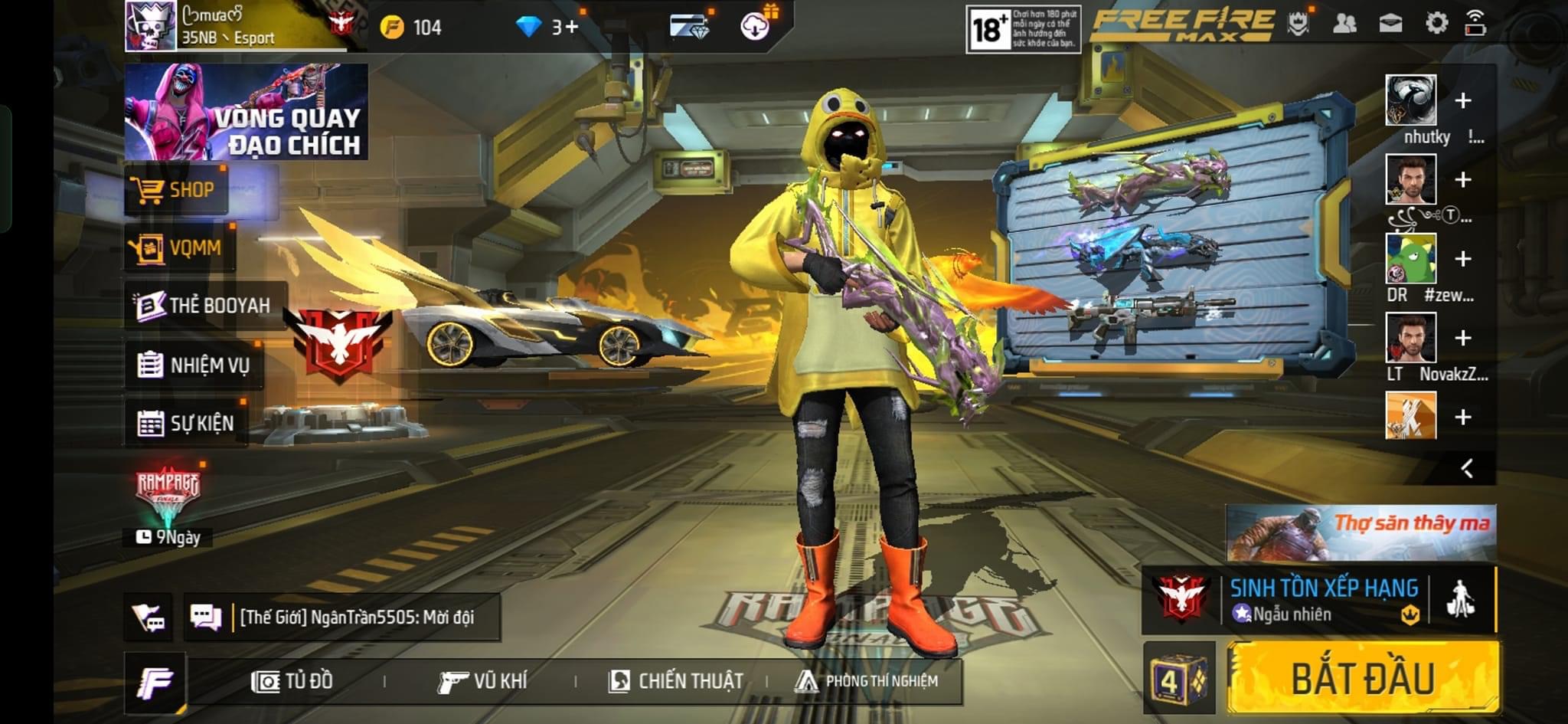This screenshot has height=724, width=1568.
Task: Open the SỰ KIỆN events page
Action: pos(186,423)
